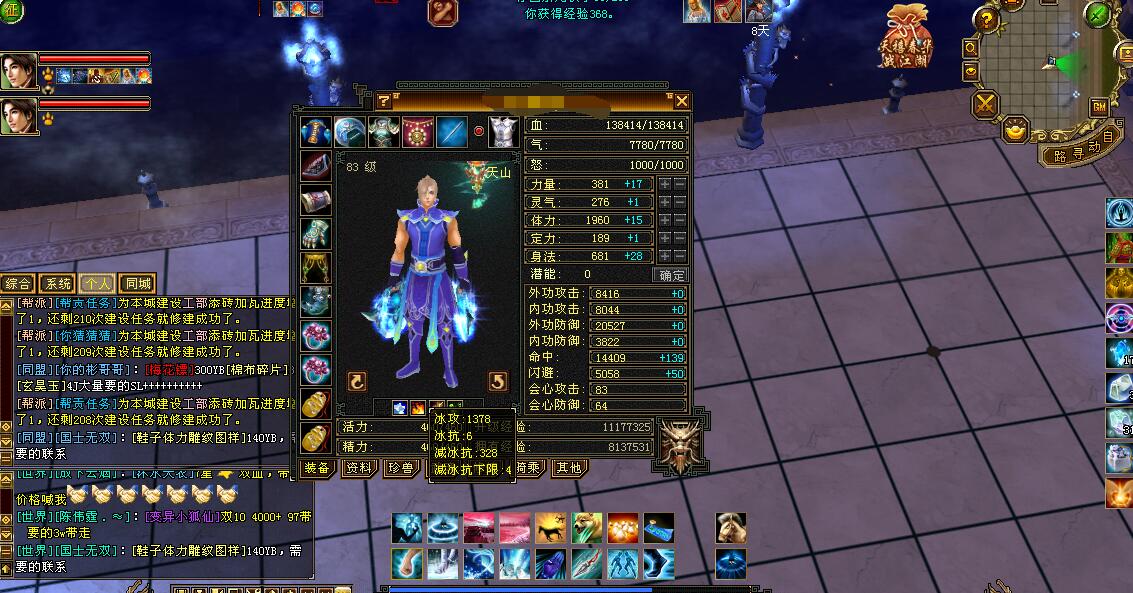Select the red jeweled necklace slot

pyautogui.click(x=417, y=132)
